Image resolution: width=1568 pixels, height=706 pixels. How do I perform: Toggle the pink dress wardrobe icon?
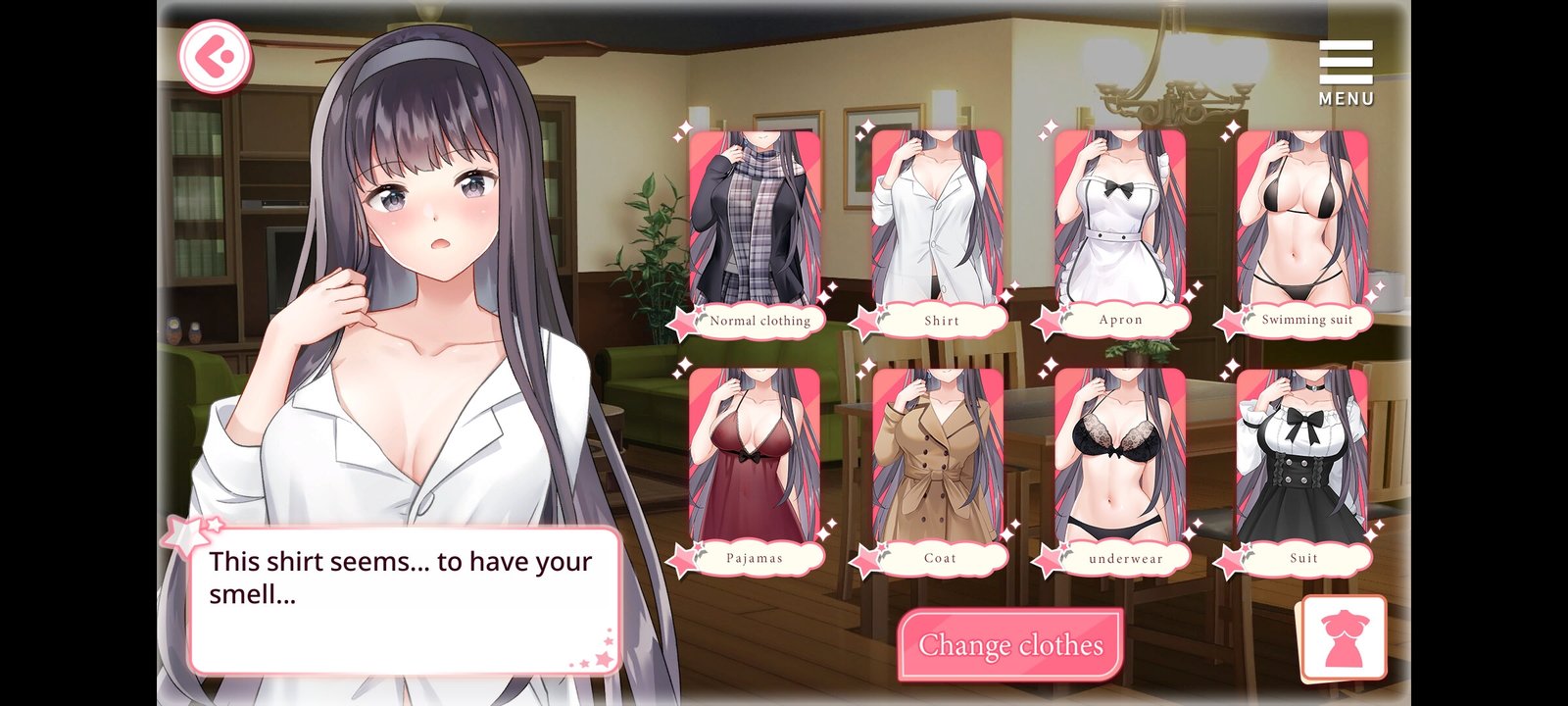(x=1344, y=638)
